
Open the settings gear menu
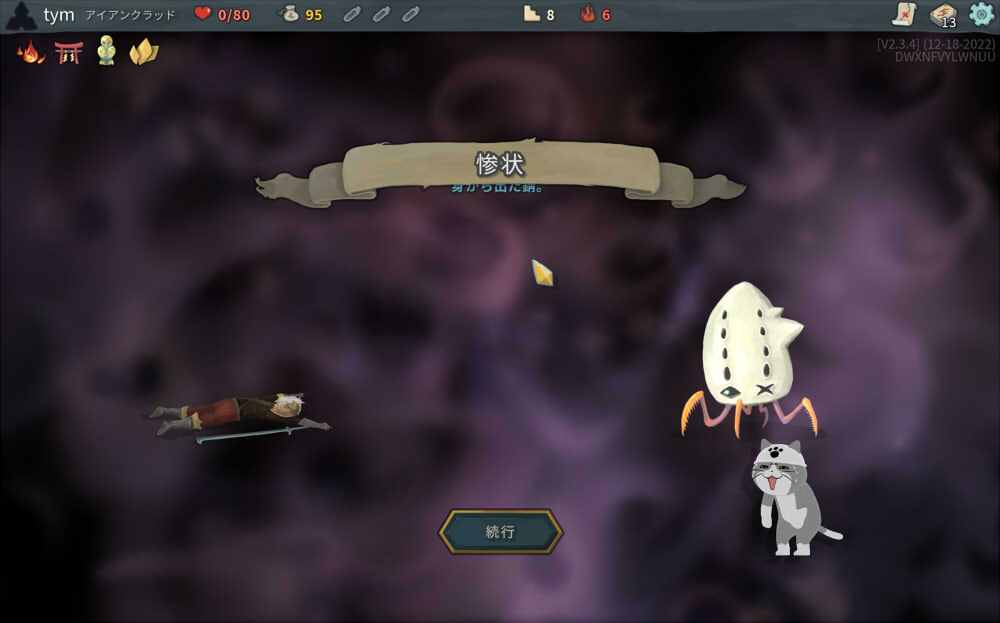point(981,14)
